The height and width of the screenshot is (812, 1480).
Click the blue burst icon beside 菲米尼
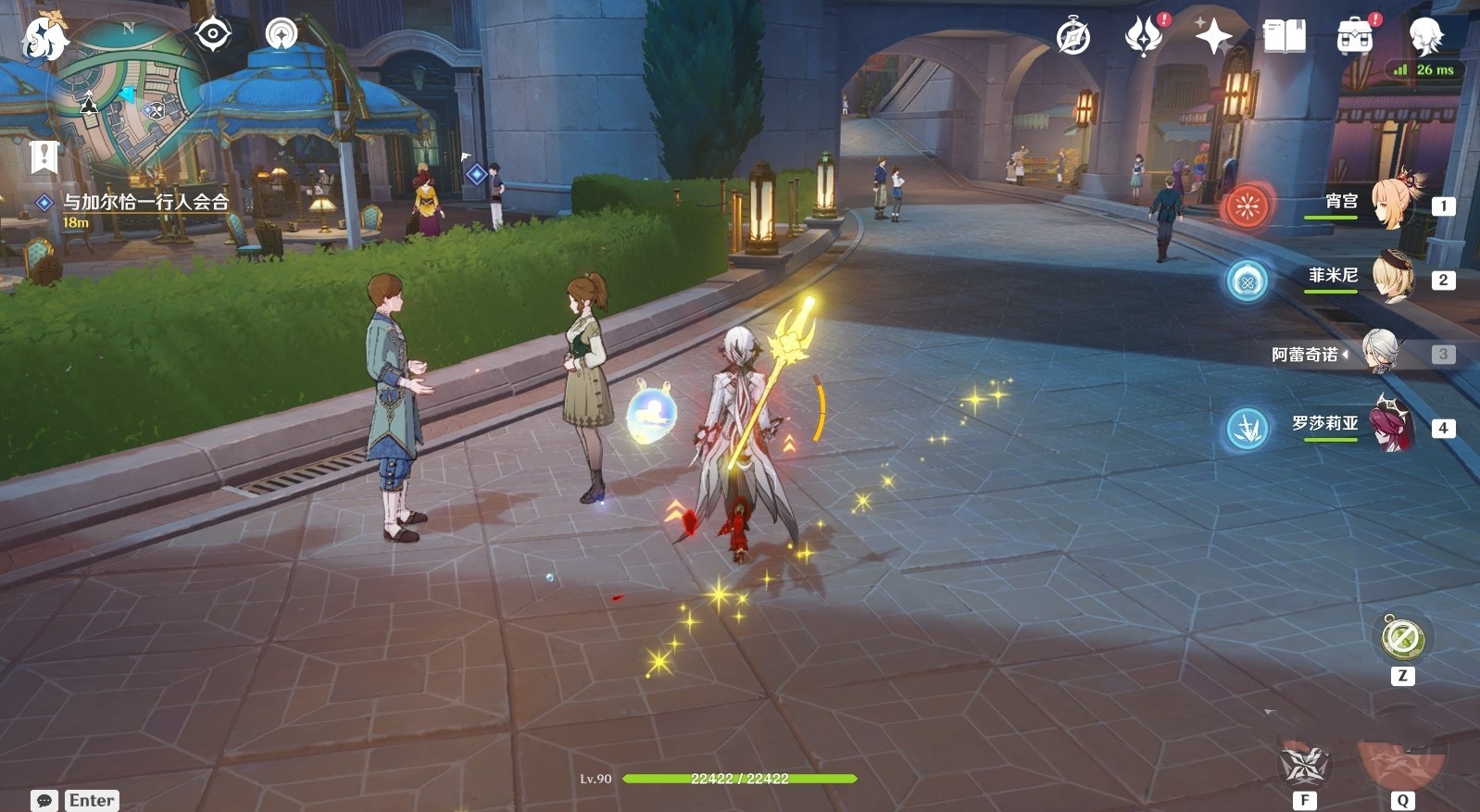point(1248,281)
